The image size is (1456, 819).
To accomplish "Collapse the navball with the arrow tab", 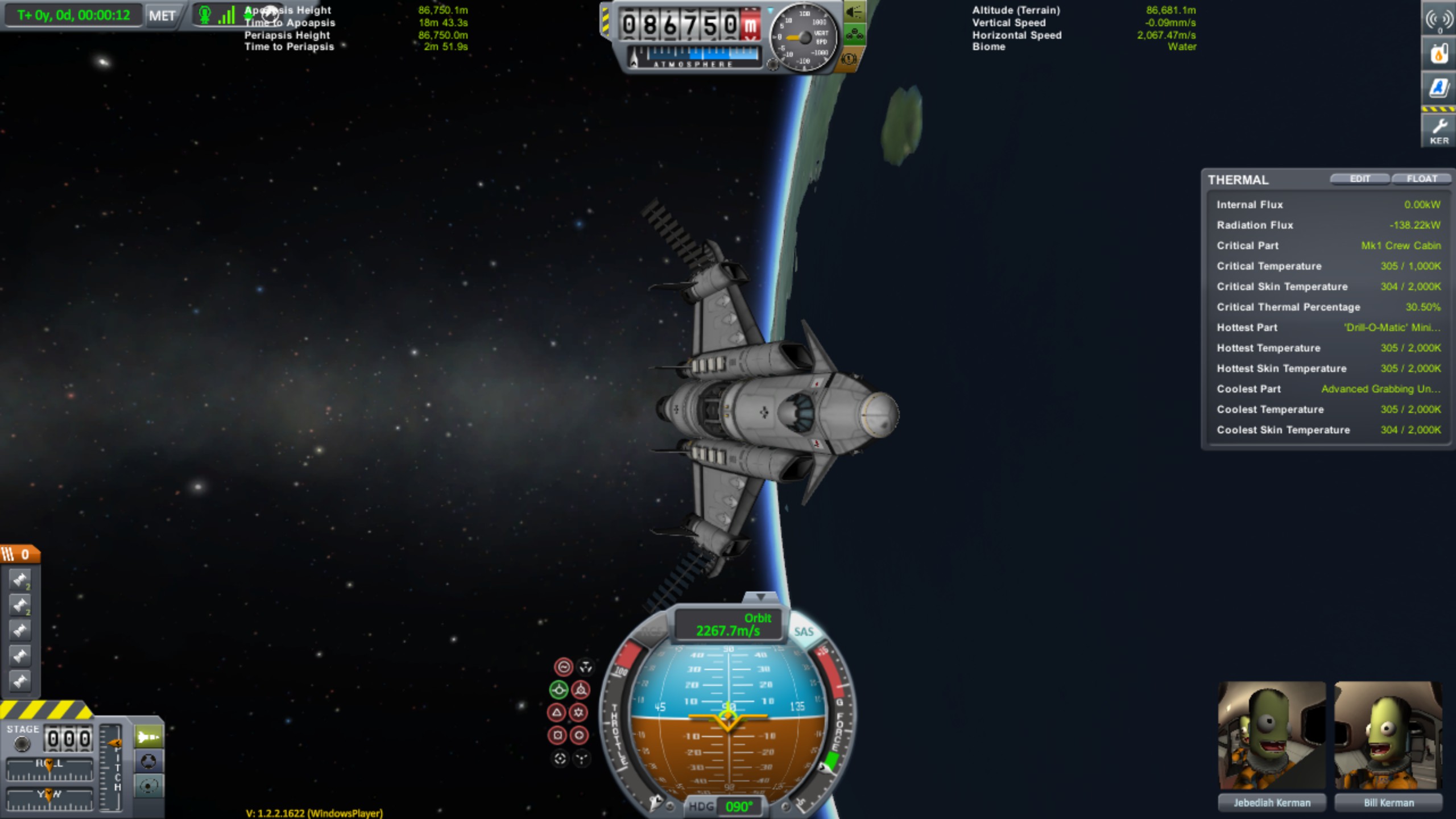I will (x=760, y=597).
